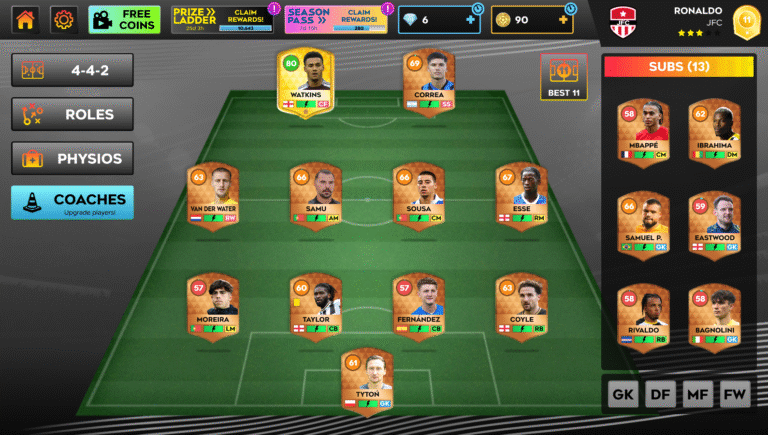Claim free coins video offer
This screenshot has width=768, height=435.
point(124,19)
